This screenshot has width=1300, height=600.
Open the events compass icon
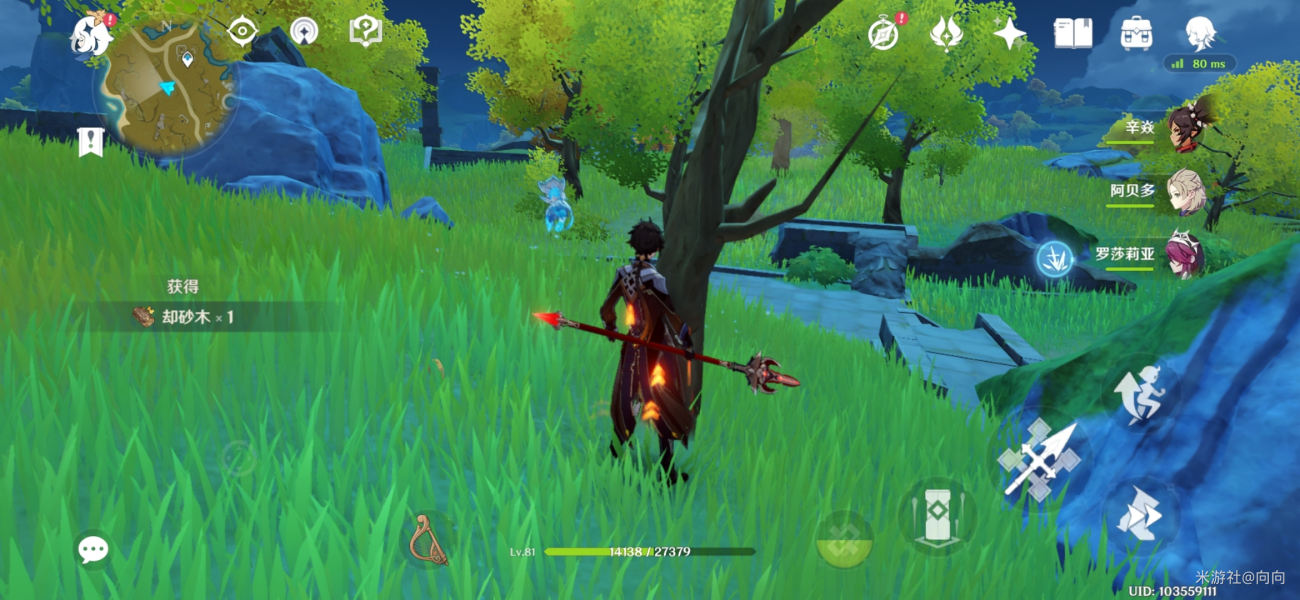883,34
